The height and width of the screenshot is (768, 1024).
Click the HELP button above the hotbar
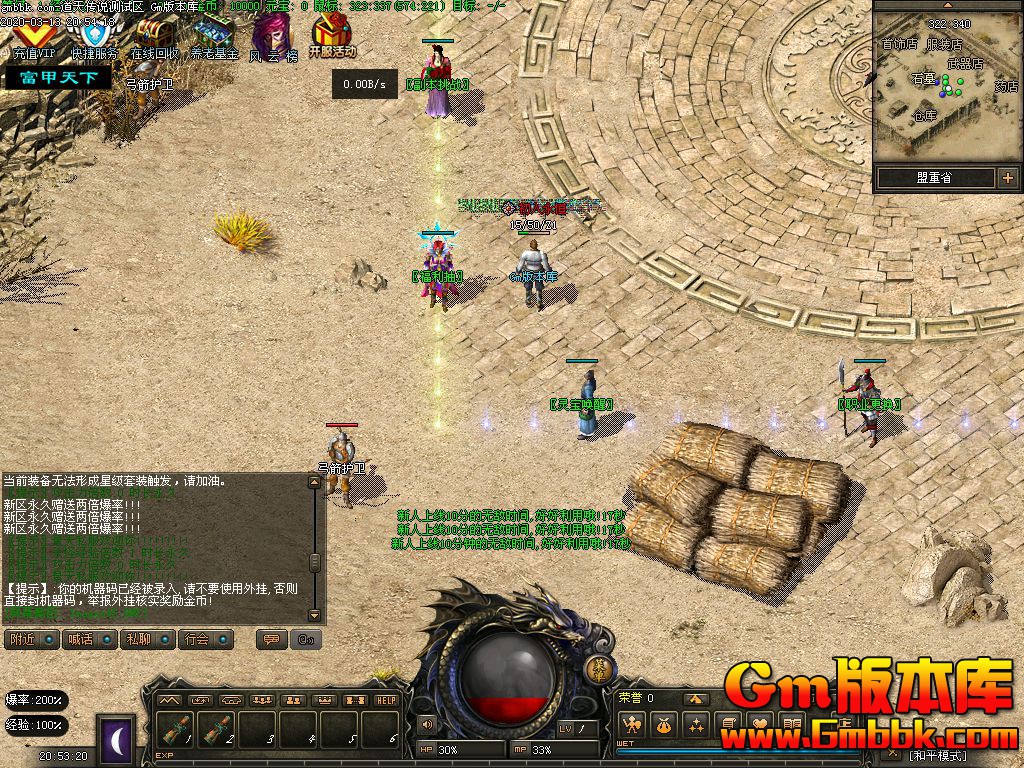386,700
